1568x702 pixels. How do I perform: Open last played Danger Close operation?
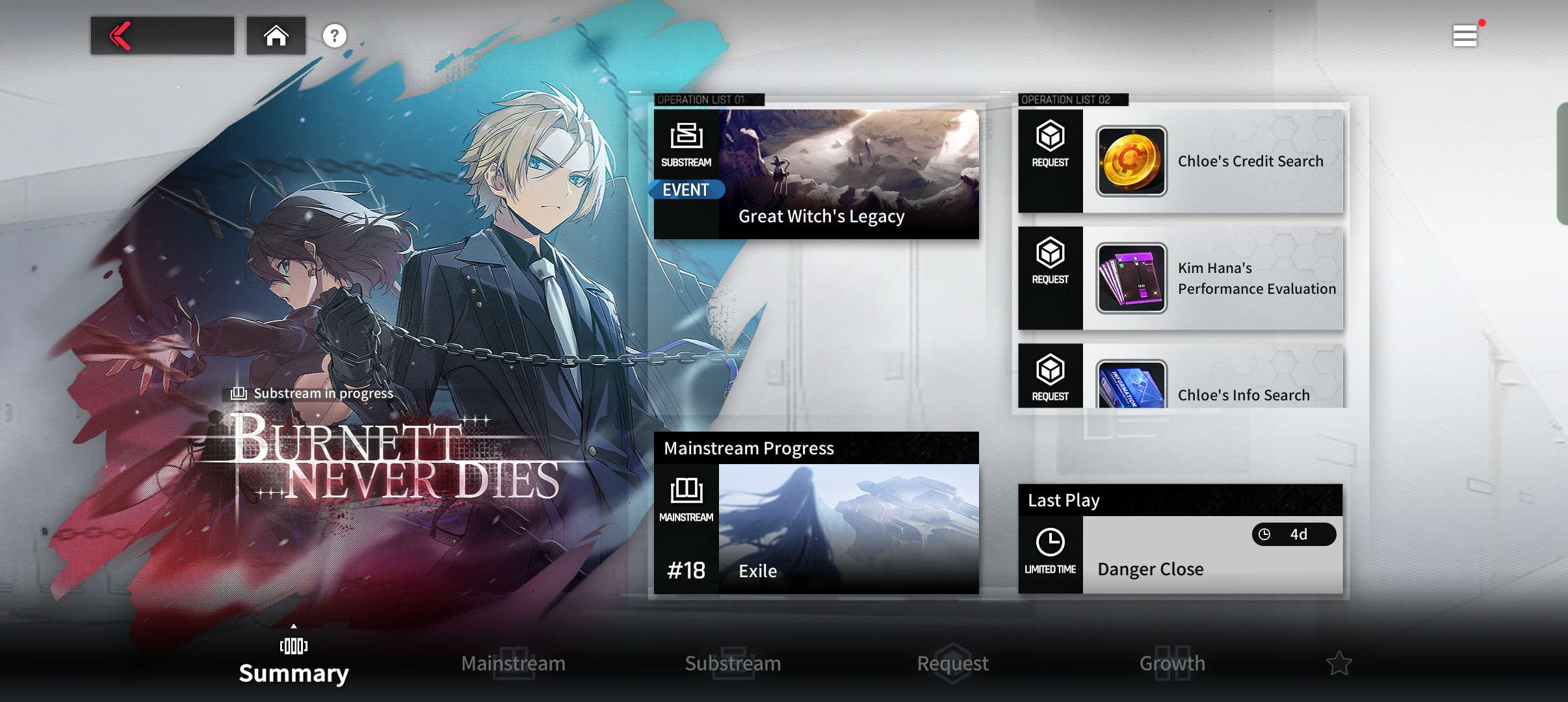tap(1181, 554)
